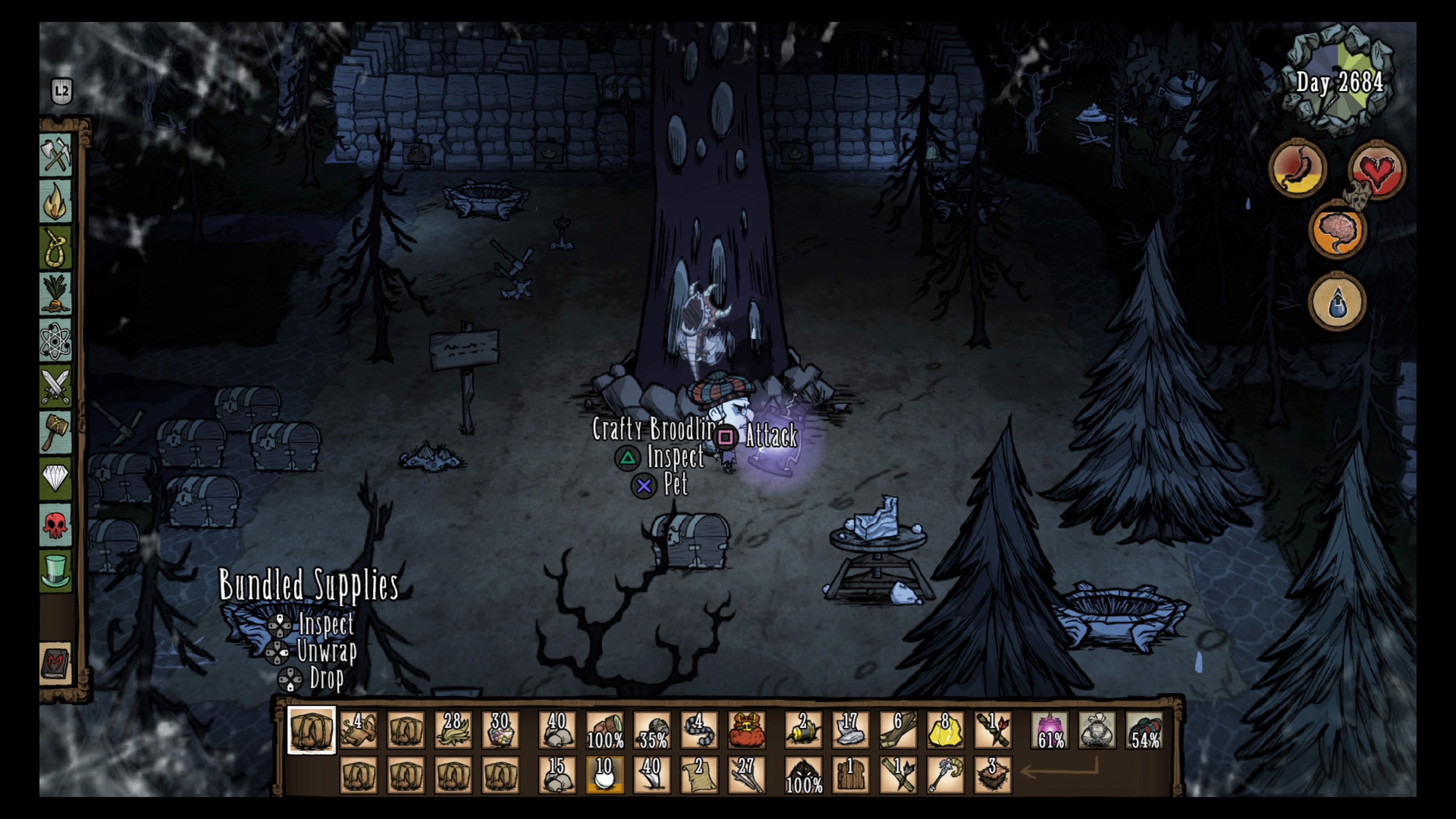Viewport: 1456px width, 819px height.
Task: Open the crossed swords Fight tab
Action: pos(55,387)
